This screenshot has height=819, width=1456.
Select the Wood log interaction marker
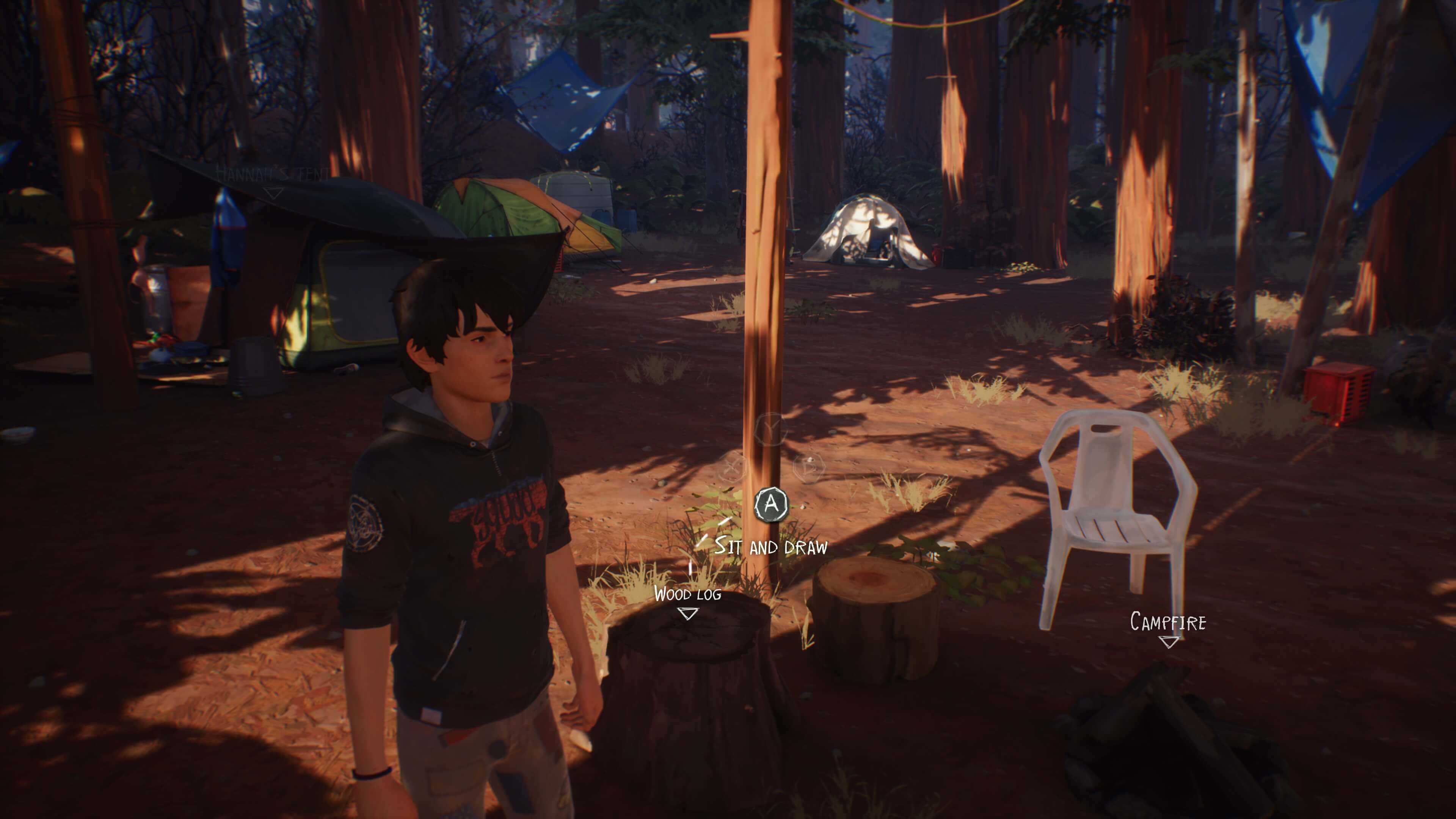click(x=687, y=613)
